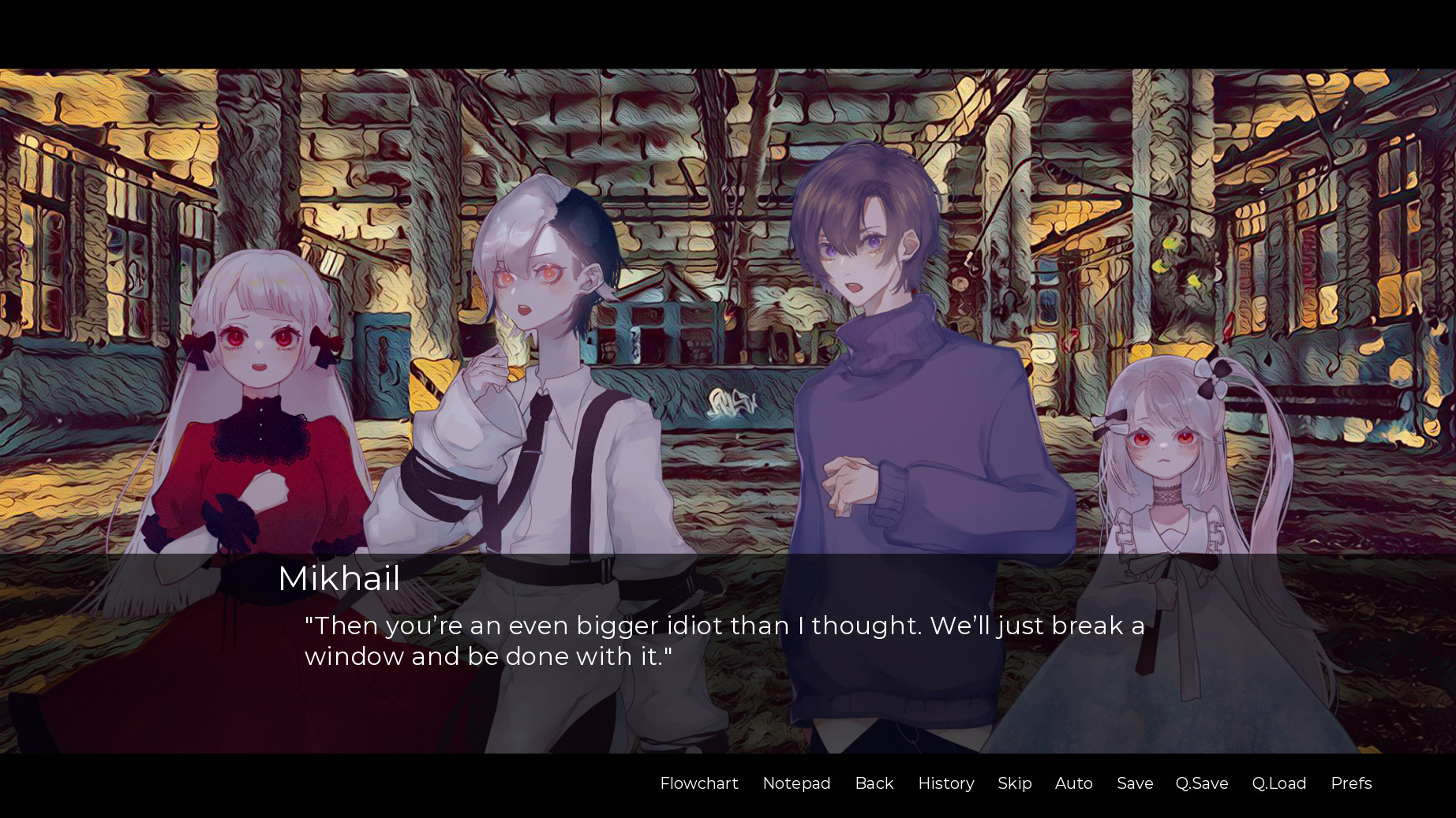Open the Prefs settings menu
The height and width of the screenshot is (818, 1456).
tap(1351, 783)
